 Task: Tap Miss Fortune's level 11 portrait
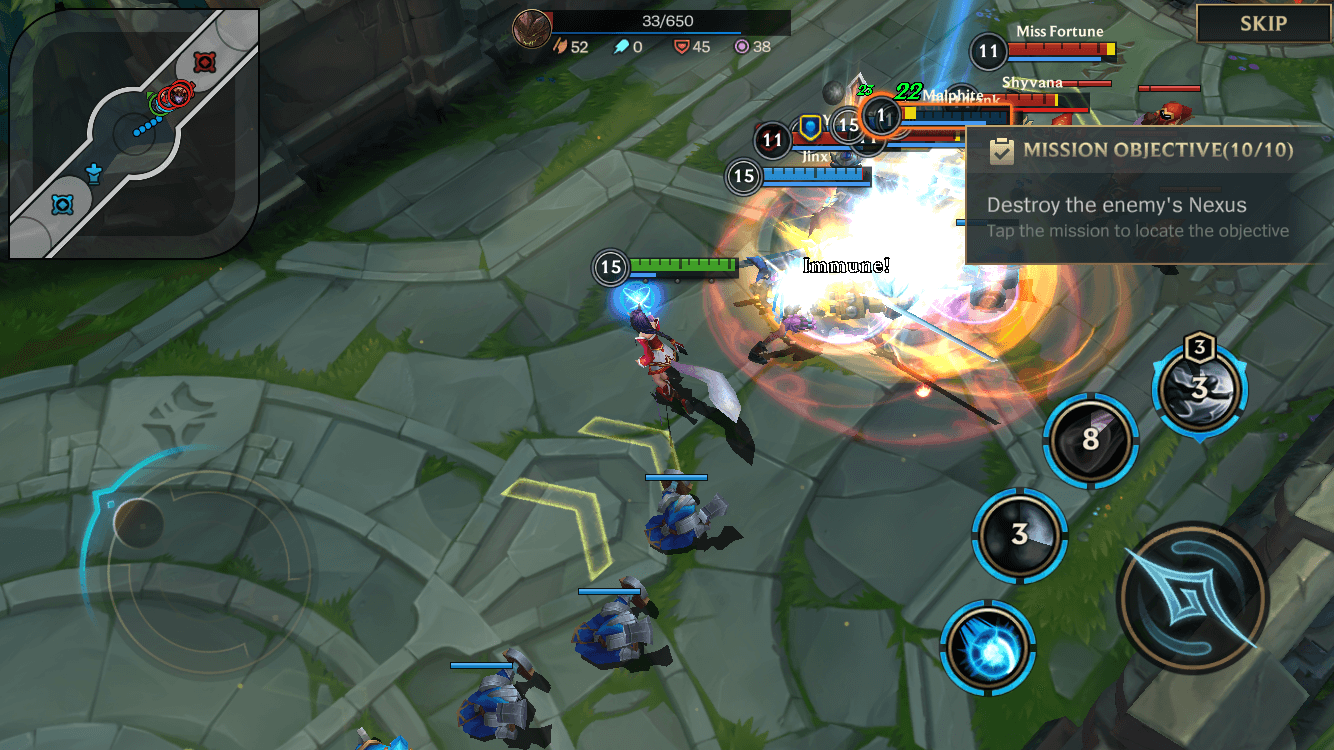[x=988, y=51]
